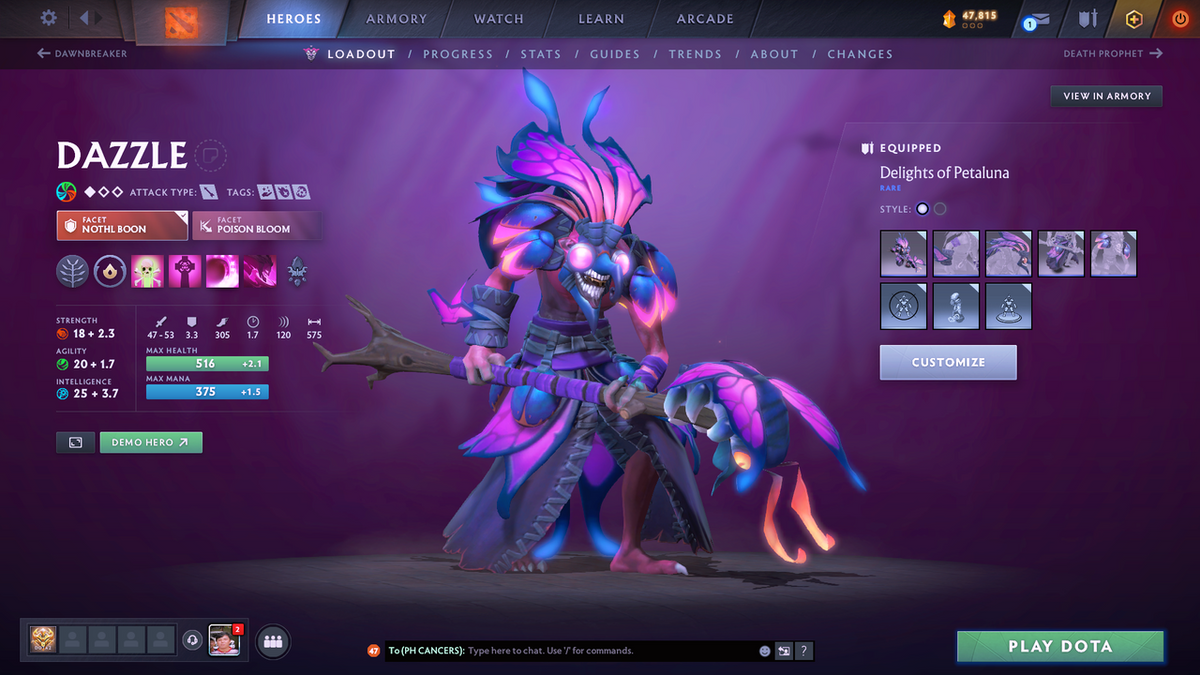This screenshot has height=675, width=1200.
Task: Click the Customize button
Action: click(x=948, y=362)
